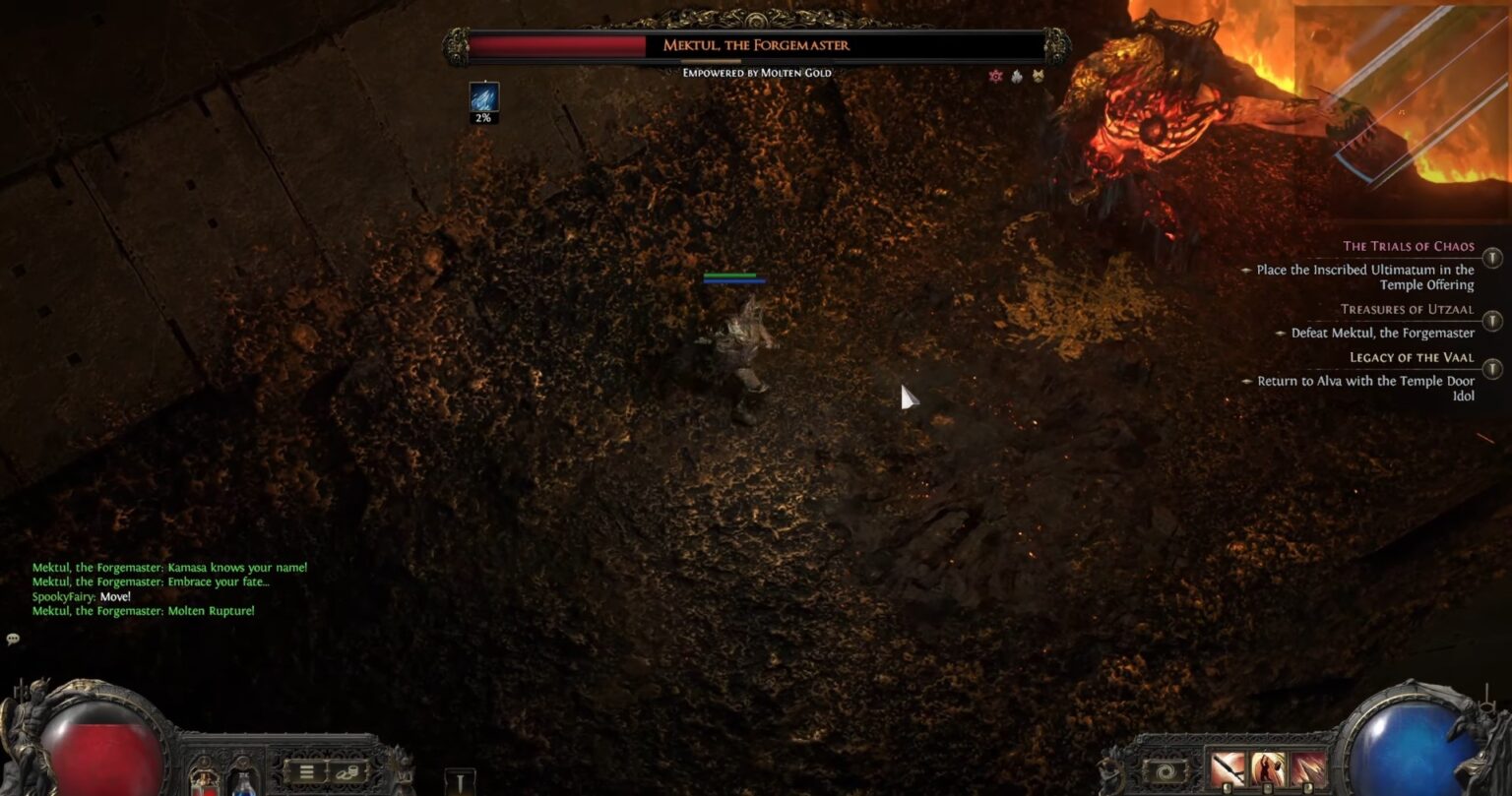Activate the first mace strike skill icon
This screenshot has width=1512, height=796.
tap(1228, 767)
